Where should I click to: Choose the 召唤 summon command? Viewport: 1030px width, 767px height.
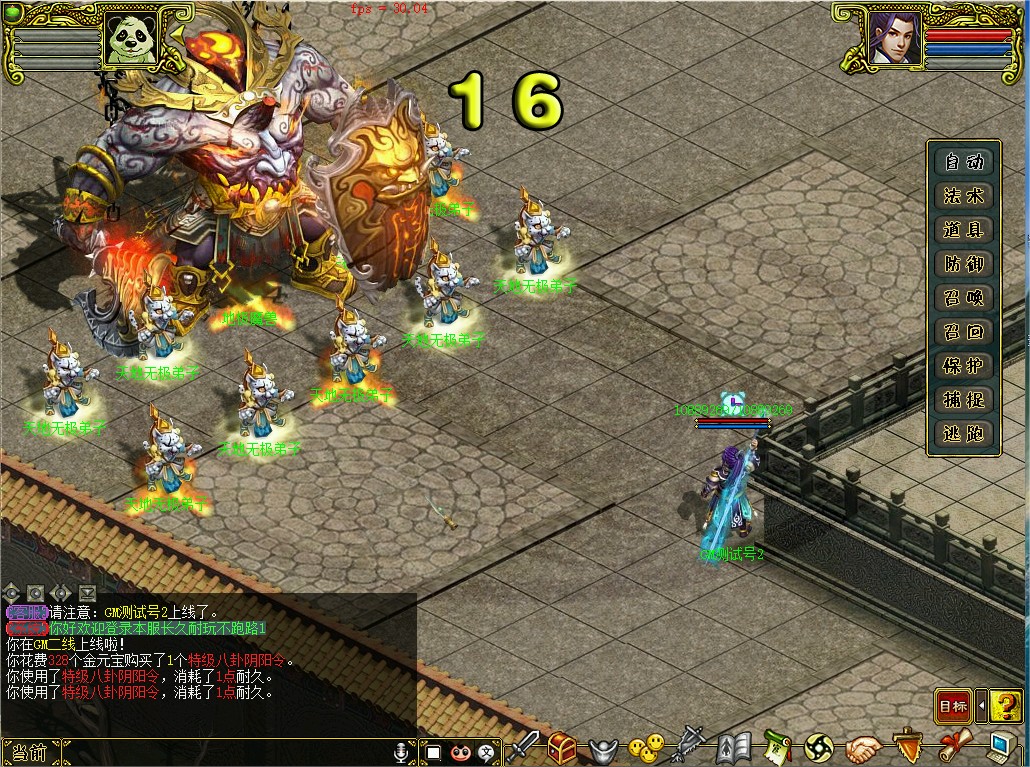point(964,298)
